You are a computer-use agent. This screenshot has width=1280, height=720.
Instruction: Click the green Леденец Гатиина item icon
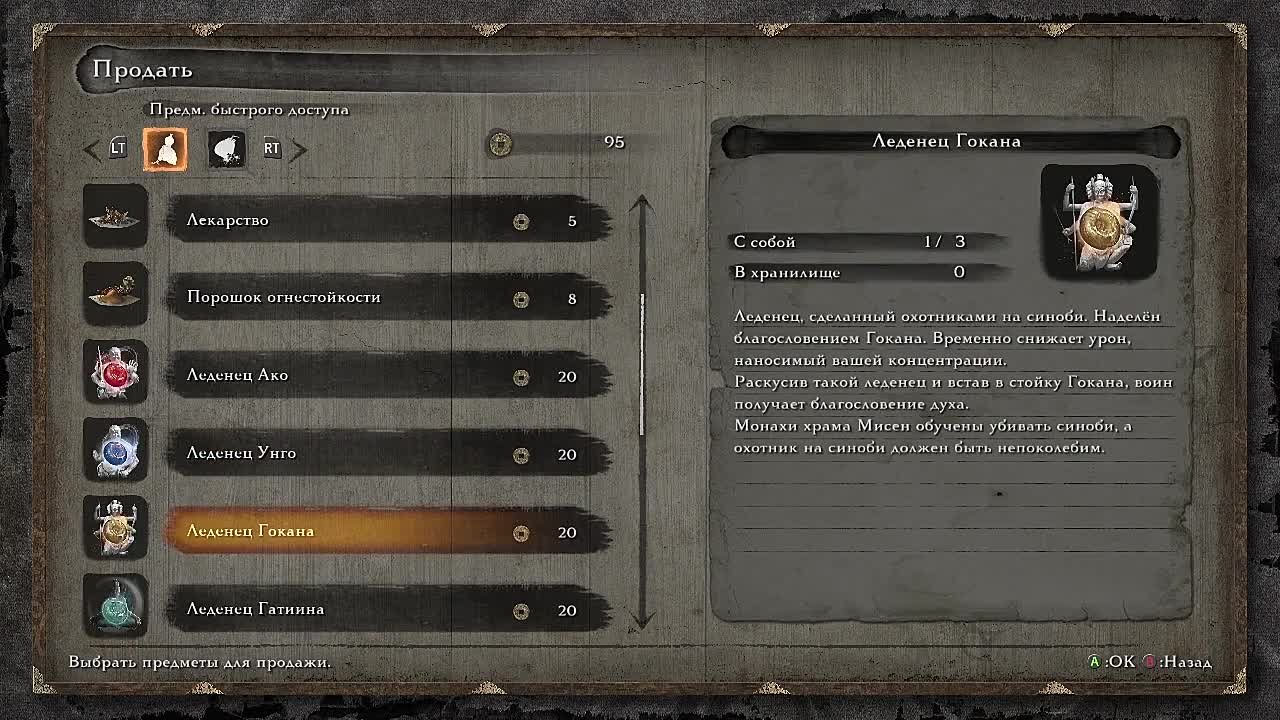point(114,607)
